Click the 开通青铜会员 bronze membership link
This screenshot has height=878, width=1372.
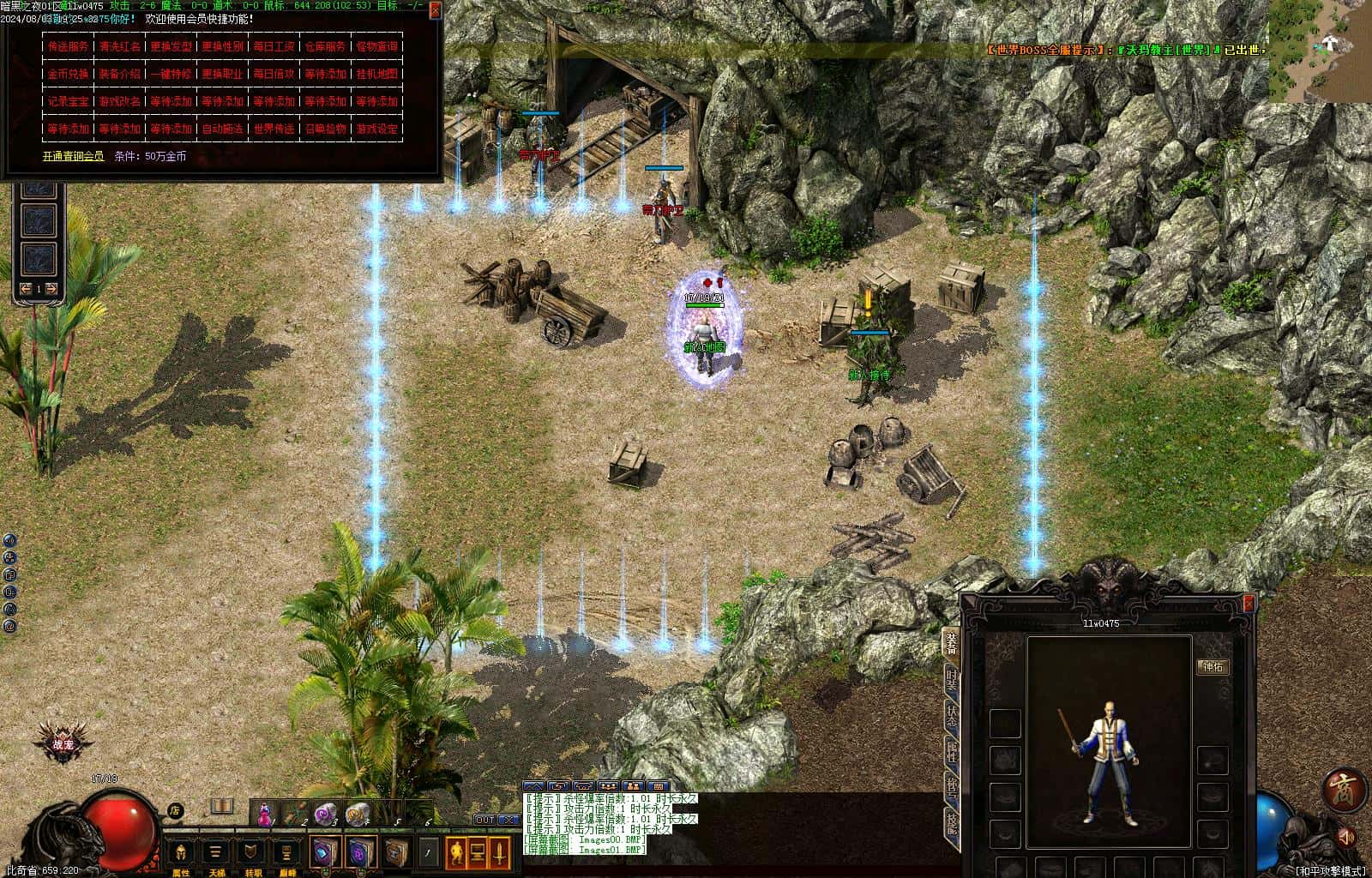point(73,156)
